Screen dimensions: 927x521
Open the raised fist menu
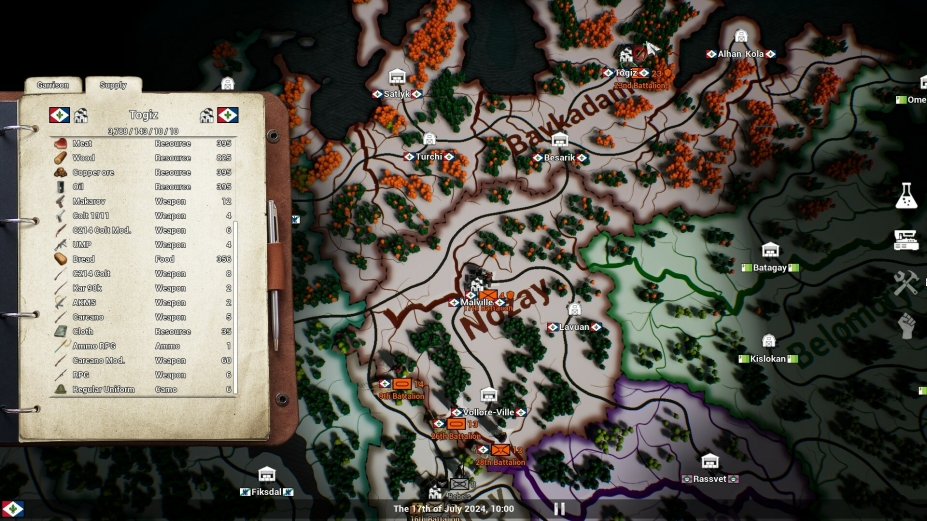[x=906, y=326]
